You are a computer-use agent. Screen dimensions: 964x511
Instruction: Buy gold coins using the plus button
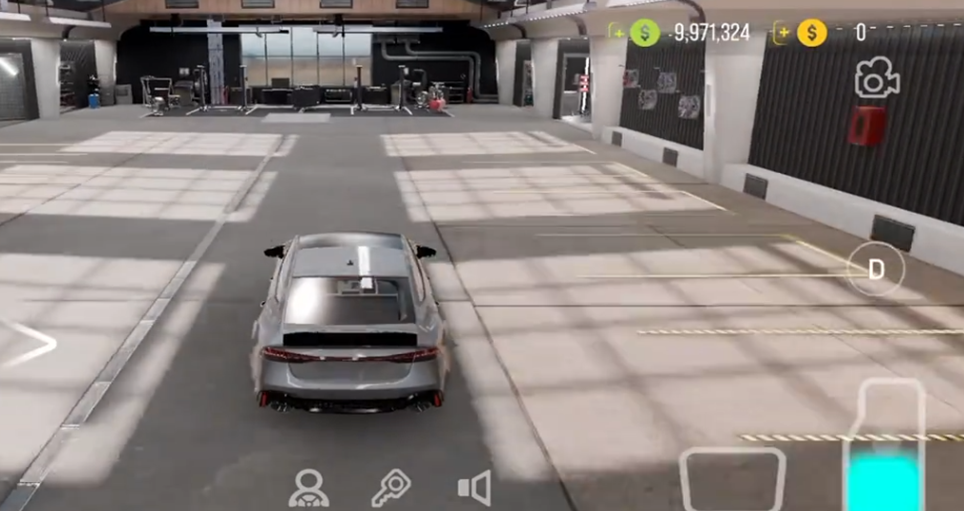pos(782,33)
